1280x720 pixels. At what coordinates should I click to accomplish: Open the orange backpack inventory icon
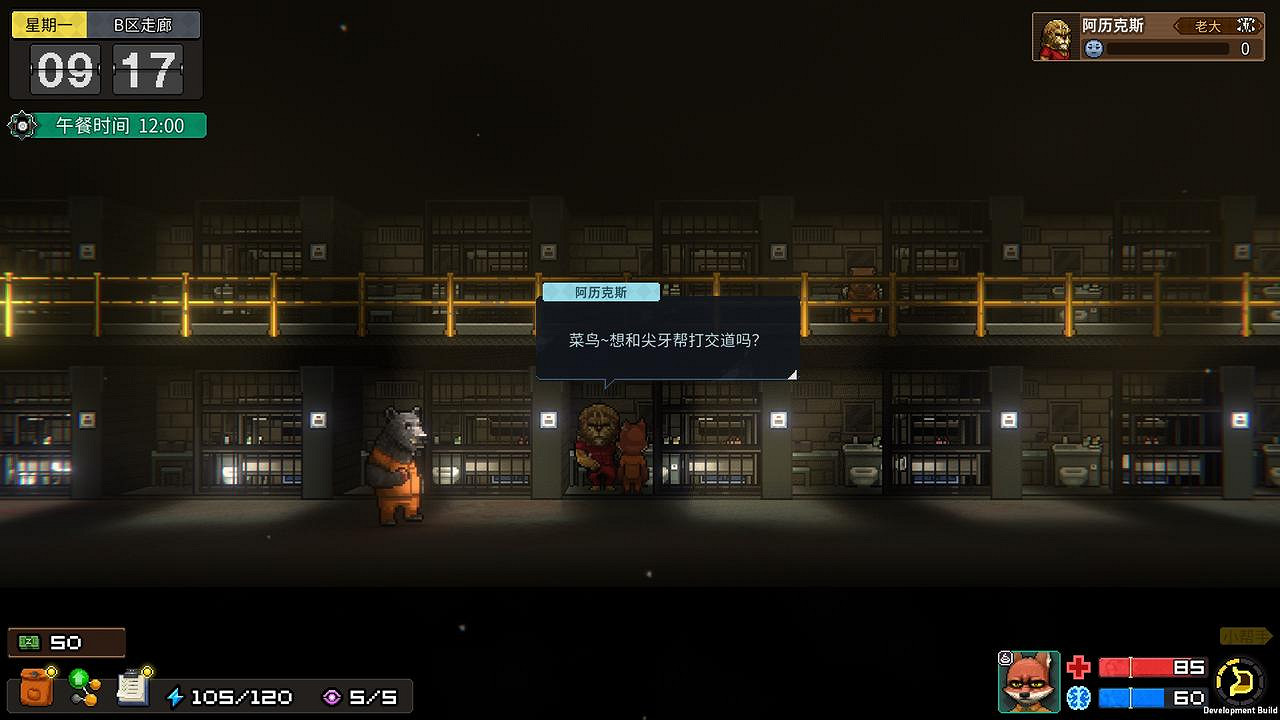tap(38, 690)
